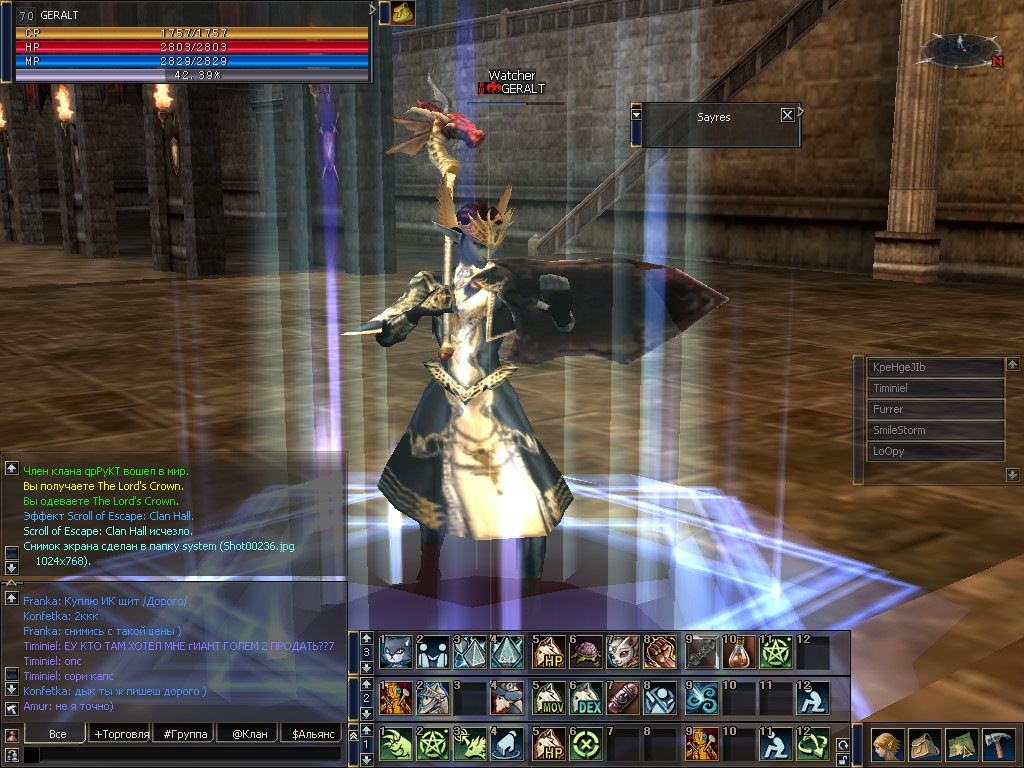Show the @Клан chat tab
Screen dimensions: 1024x768
tap(247, 734)
